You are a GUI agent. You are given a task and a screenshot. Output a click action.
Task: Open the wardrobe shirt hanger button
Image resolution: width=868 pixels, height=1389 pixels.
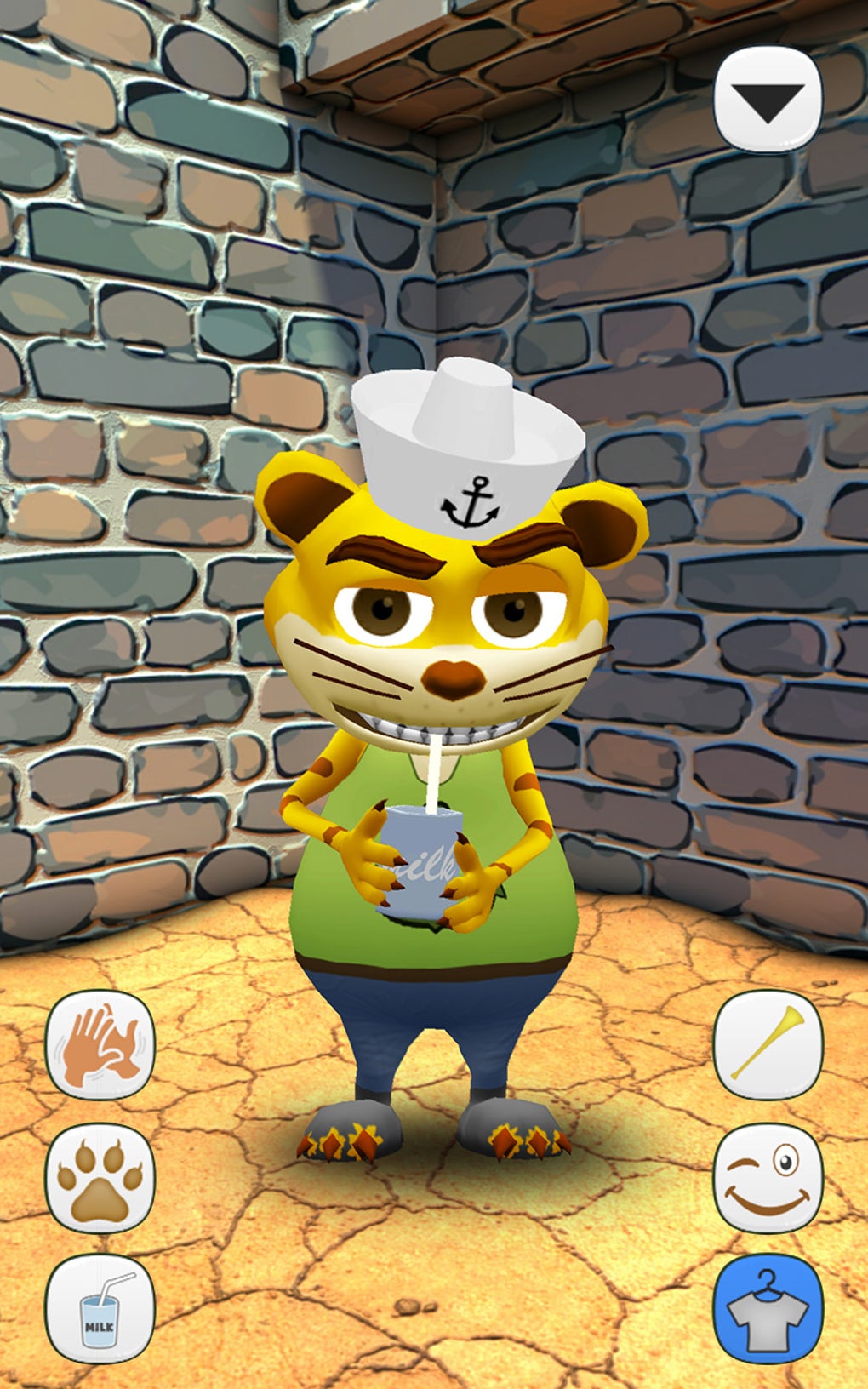pyautogui.click(x=768, y=1309)
